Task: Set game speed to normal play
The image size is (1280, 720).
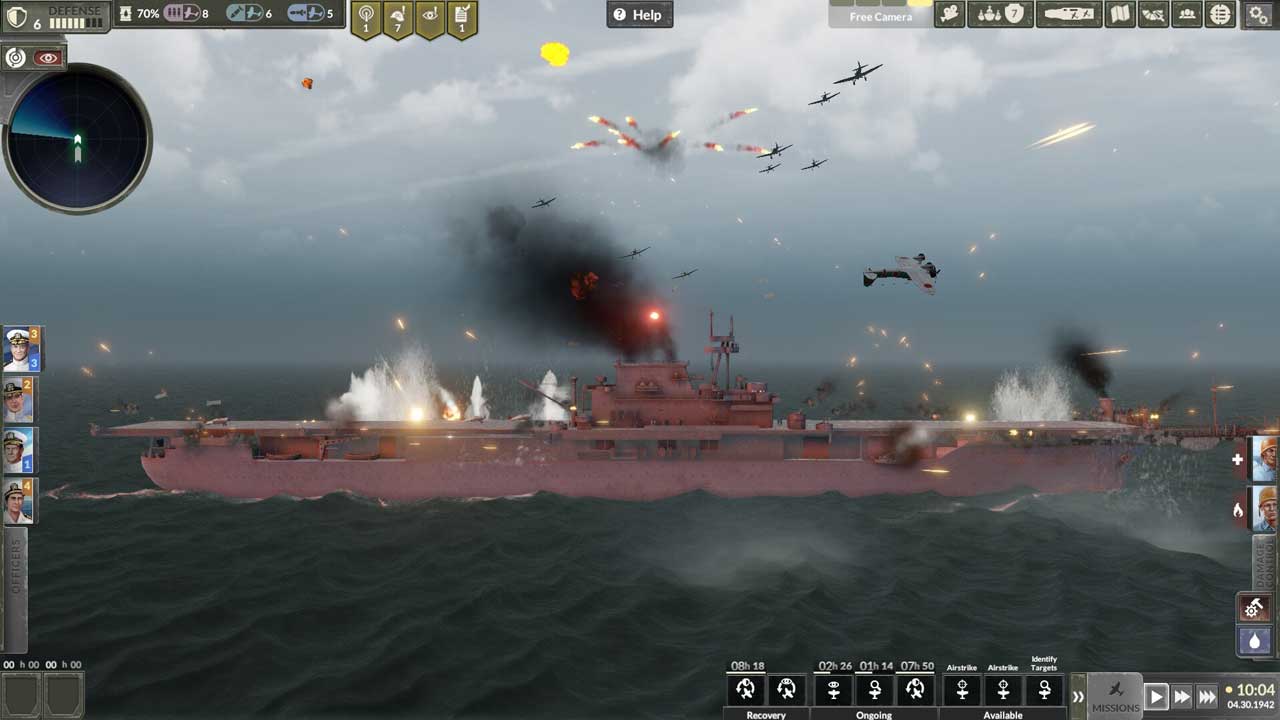Action: click(x=1156, y=696)
